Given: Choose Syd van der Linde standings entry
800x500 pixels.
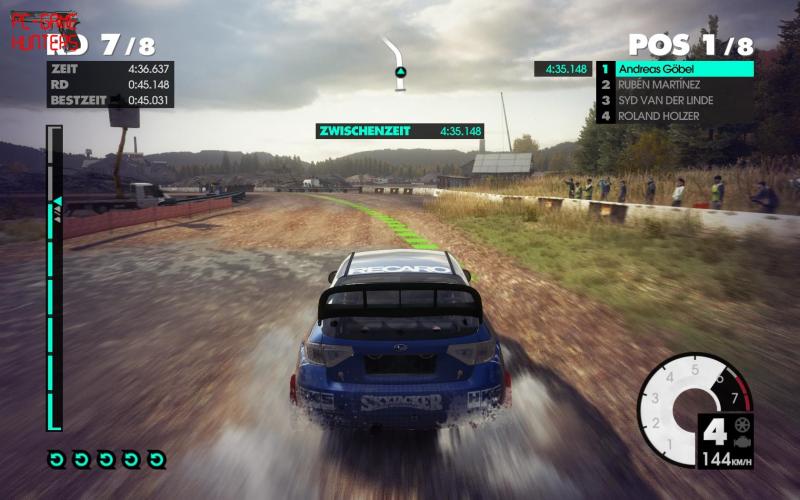Looking at the screenshot, I should pos(675,100).
